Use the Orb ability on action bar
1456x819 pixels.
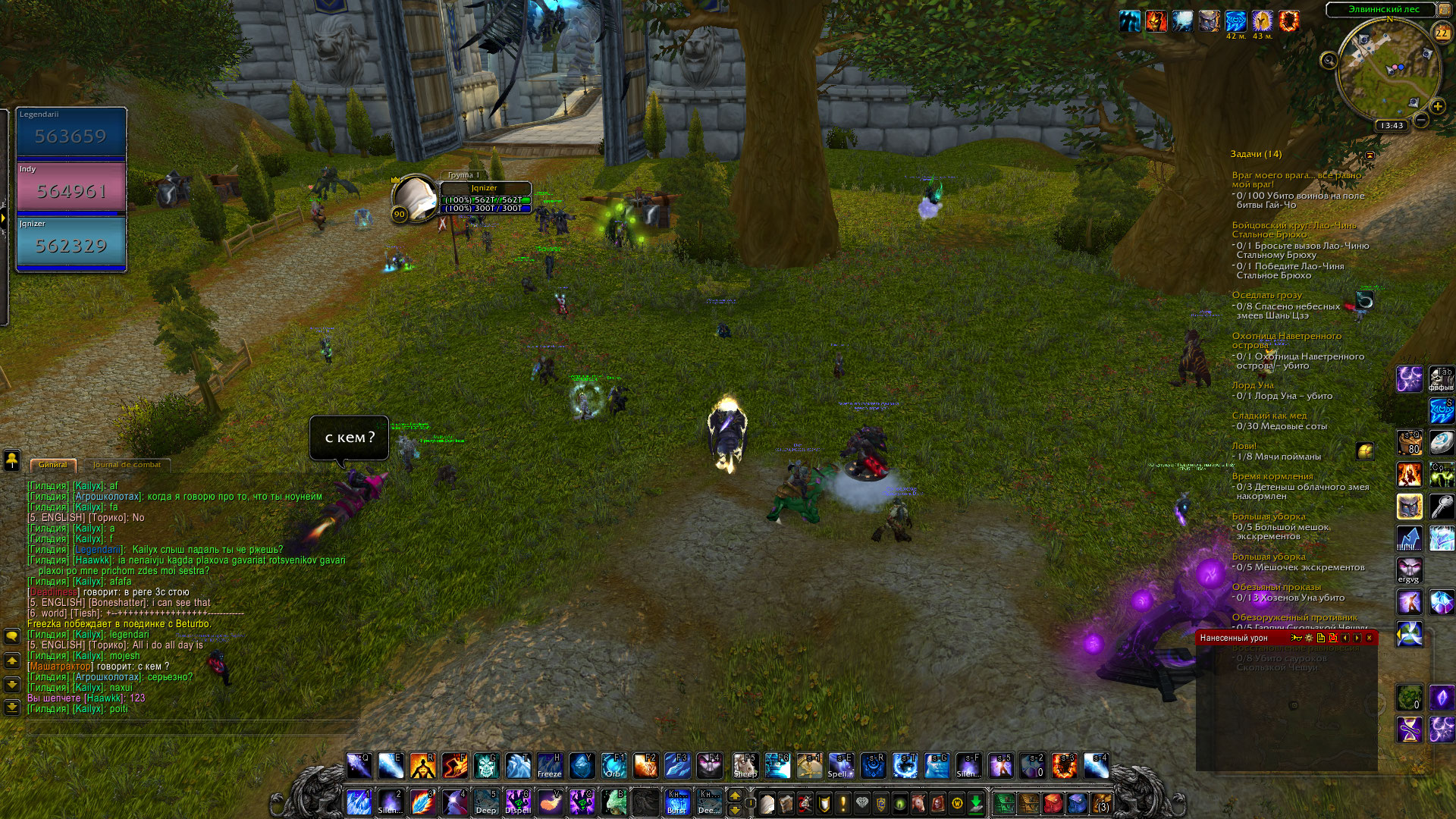coord(613,766)
